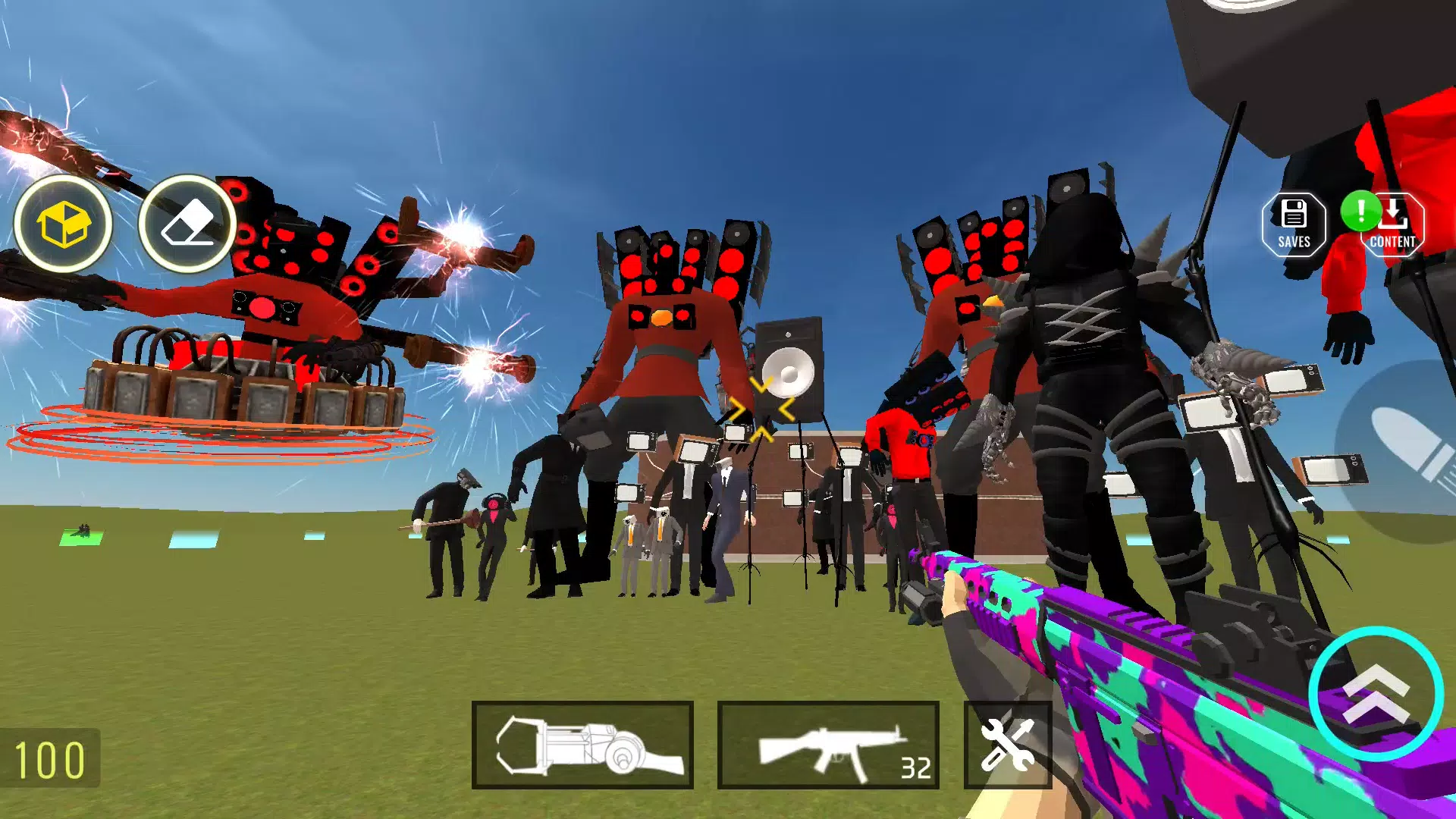The height and width of the screenshot is (819, 1456).
Task: Tap the download arrow icon on CONTENT
Action: [x=1394, y=213]
